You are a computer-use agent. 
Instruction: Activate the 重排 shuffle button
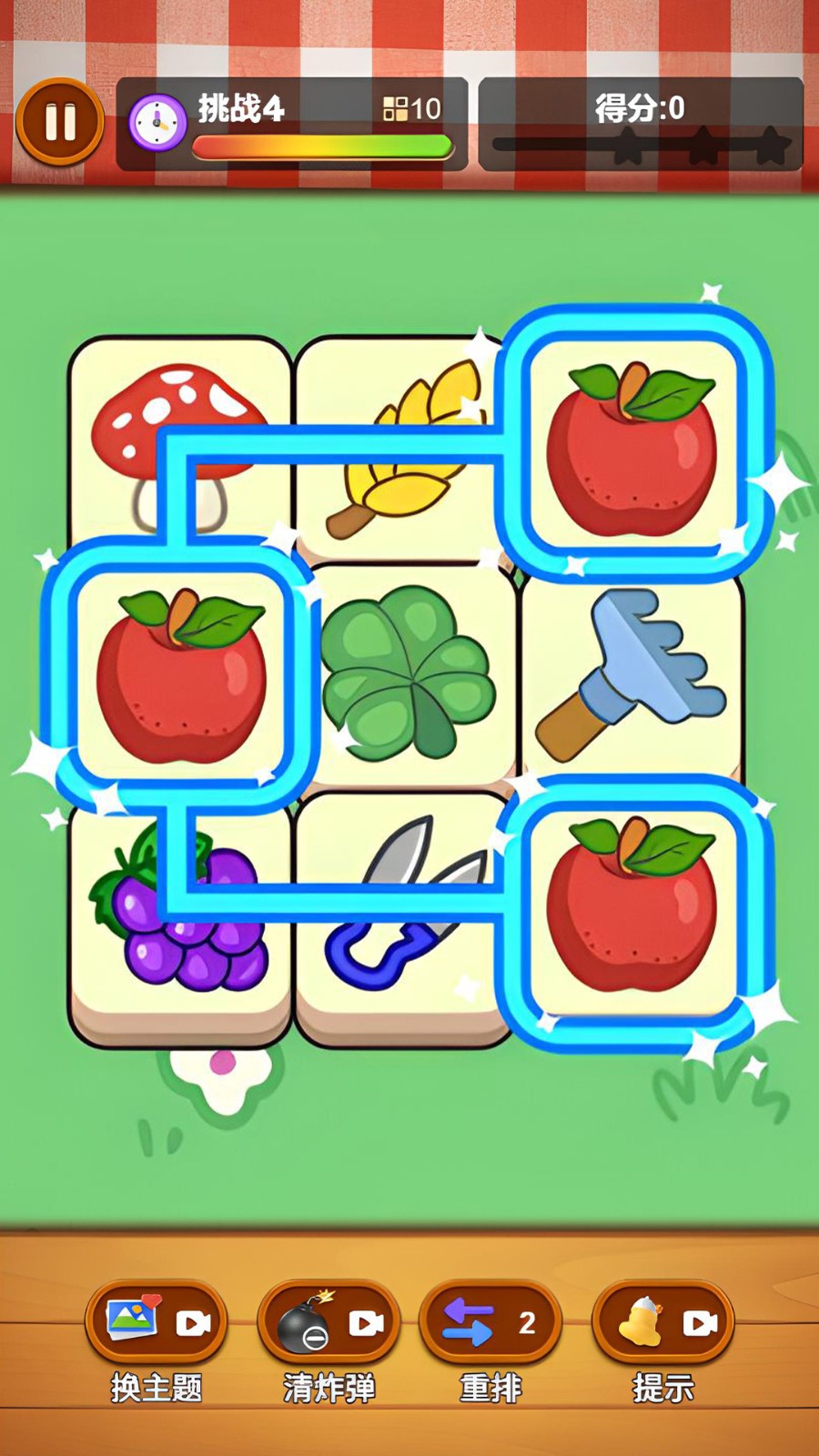490,1322
